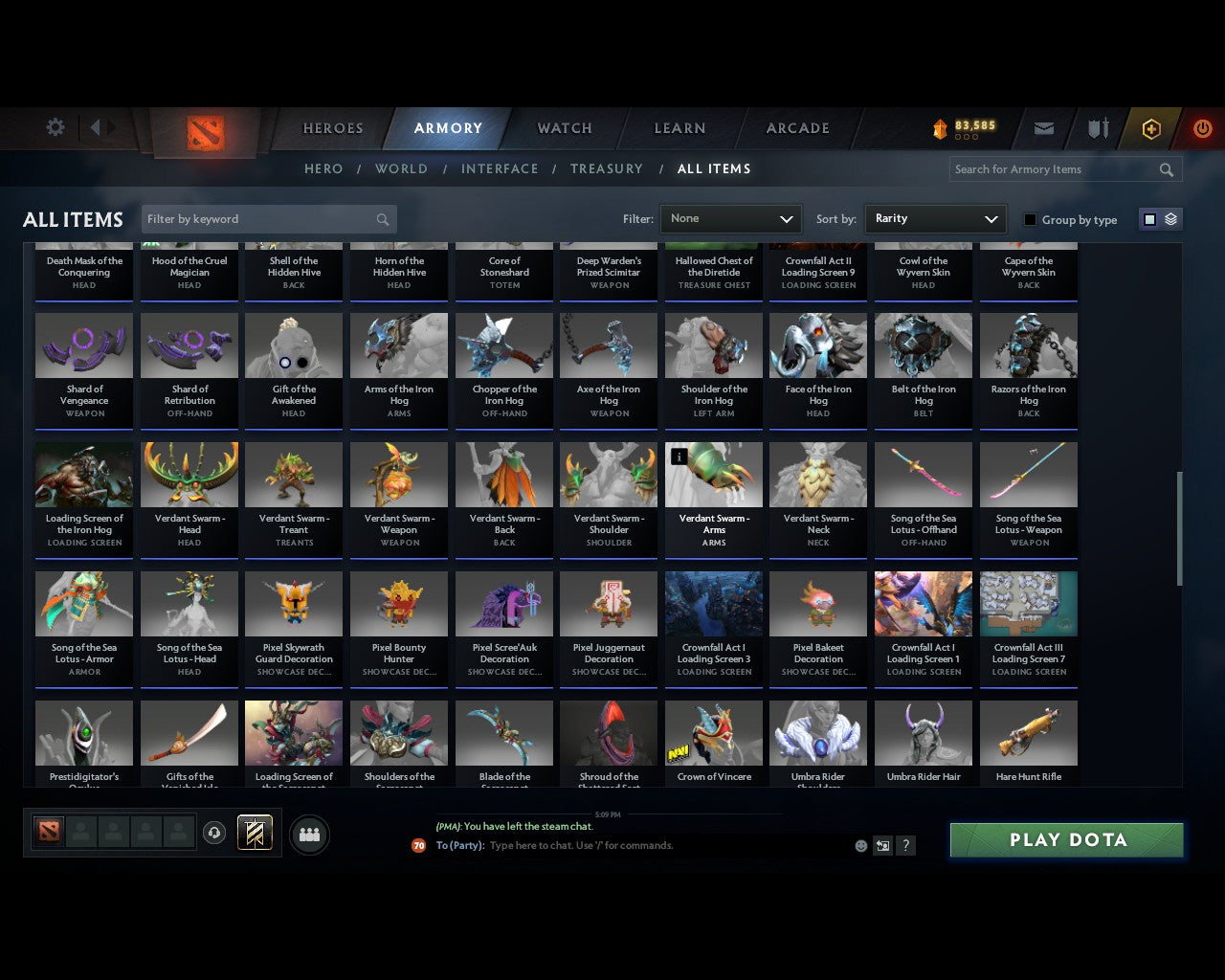Open notifications with the mail icon
The width and height of the screenshot is (1225, 980).
point(1043,127)
